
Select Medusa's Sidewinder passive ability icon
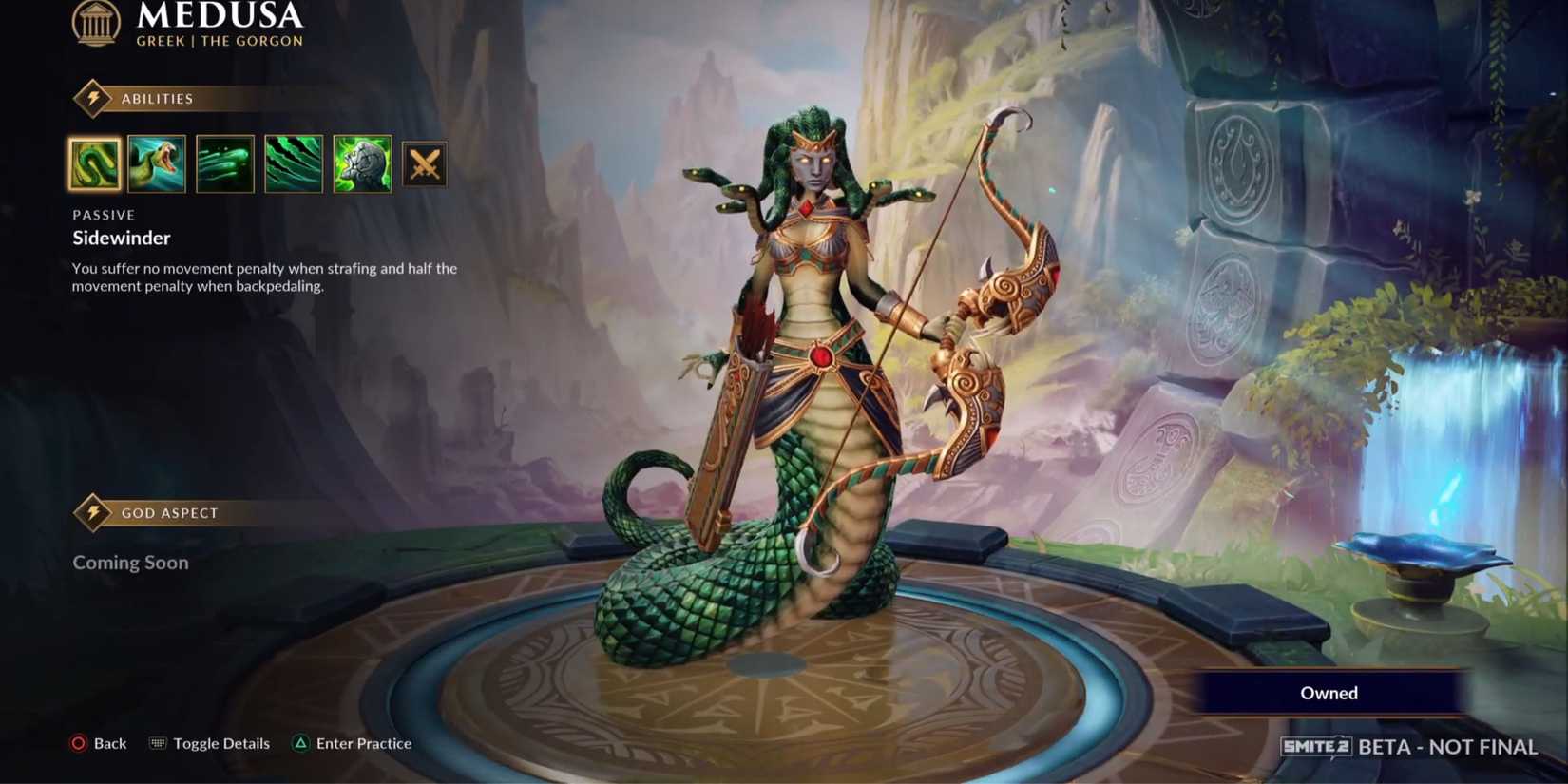point(92,163)
